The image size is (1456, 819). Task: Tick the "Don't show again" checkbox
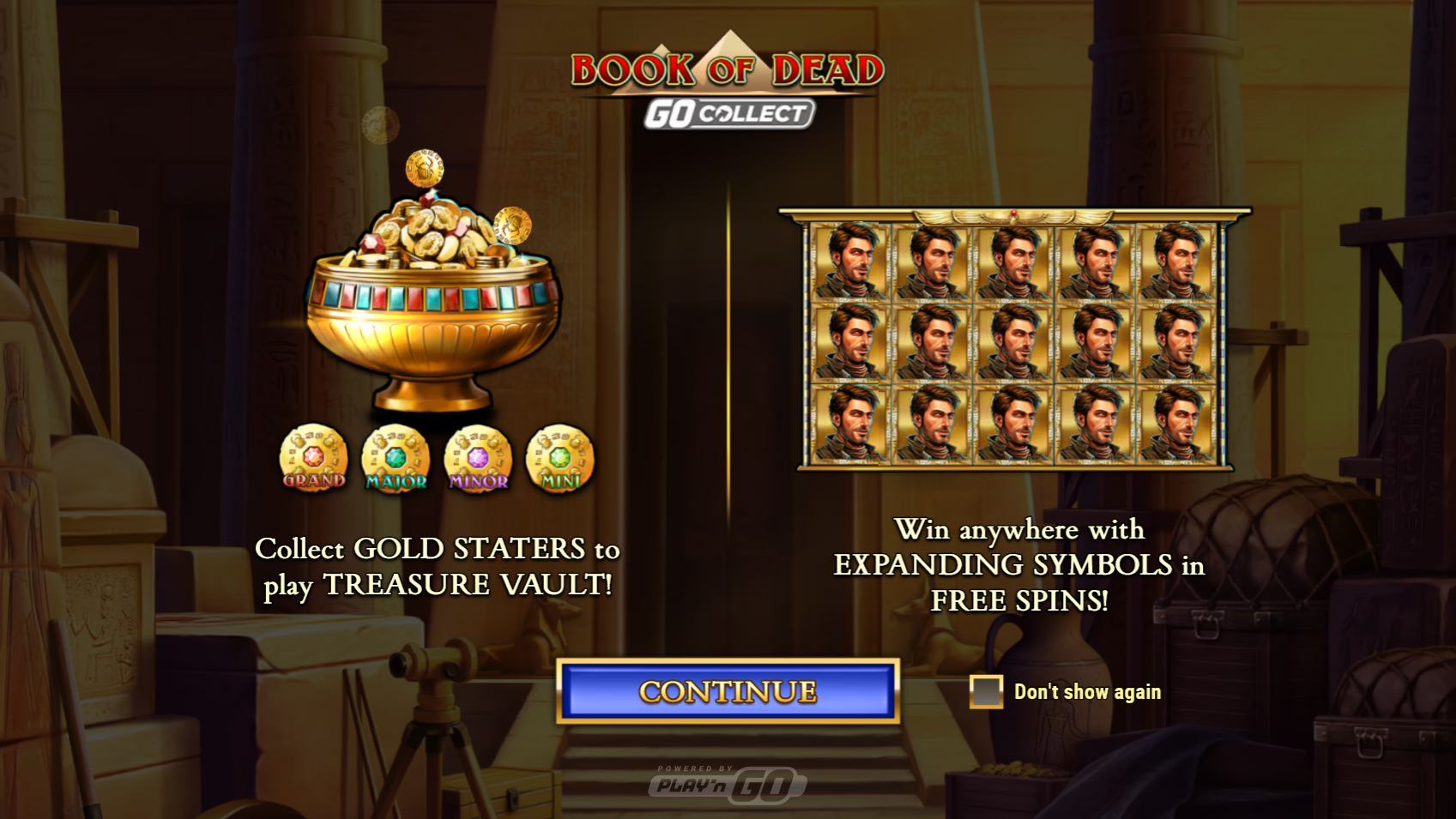tap(986, 691)
